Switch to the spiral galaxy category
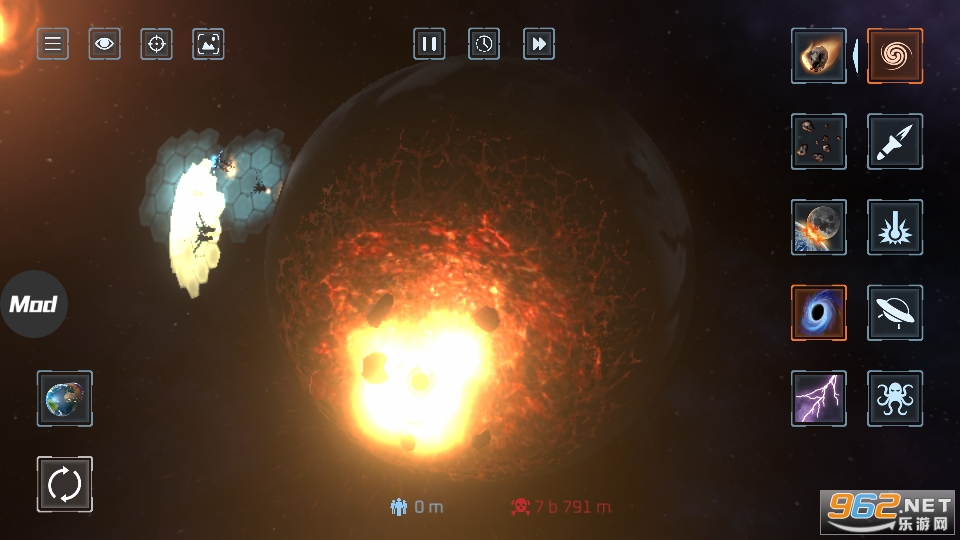 tap(895, 56)
